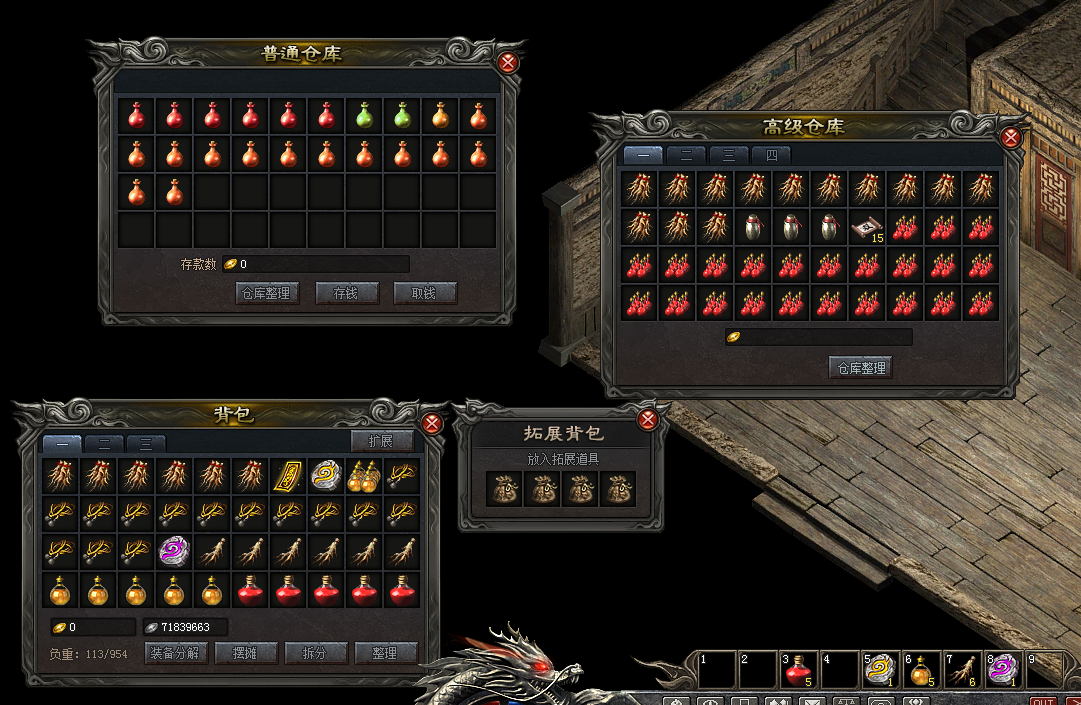Screen dimensions: 1081x705
Task: Select the yellow talisman in the backpack
Action: [x=288, y=475]
